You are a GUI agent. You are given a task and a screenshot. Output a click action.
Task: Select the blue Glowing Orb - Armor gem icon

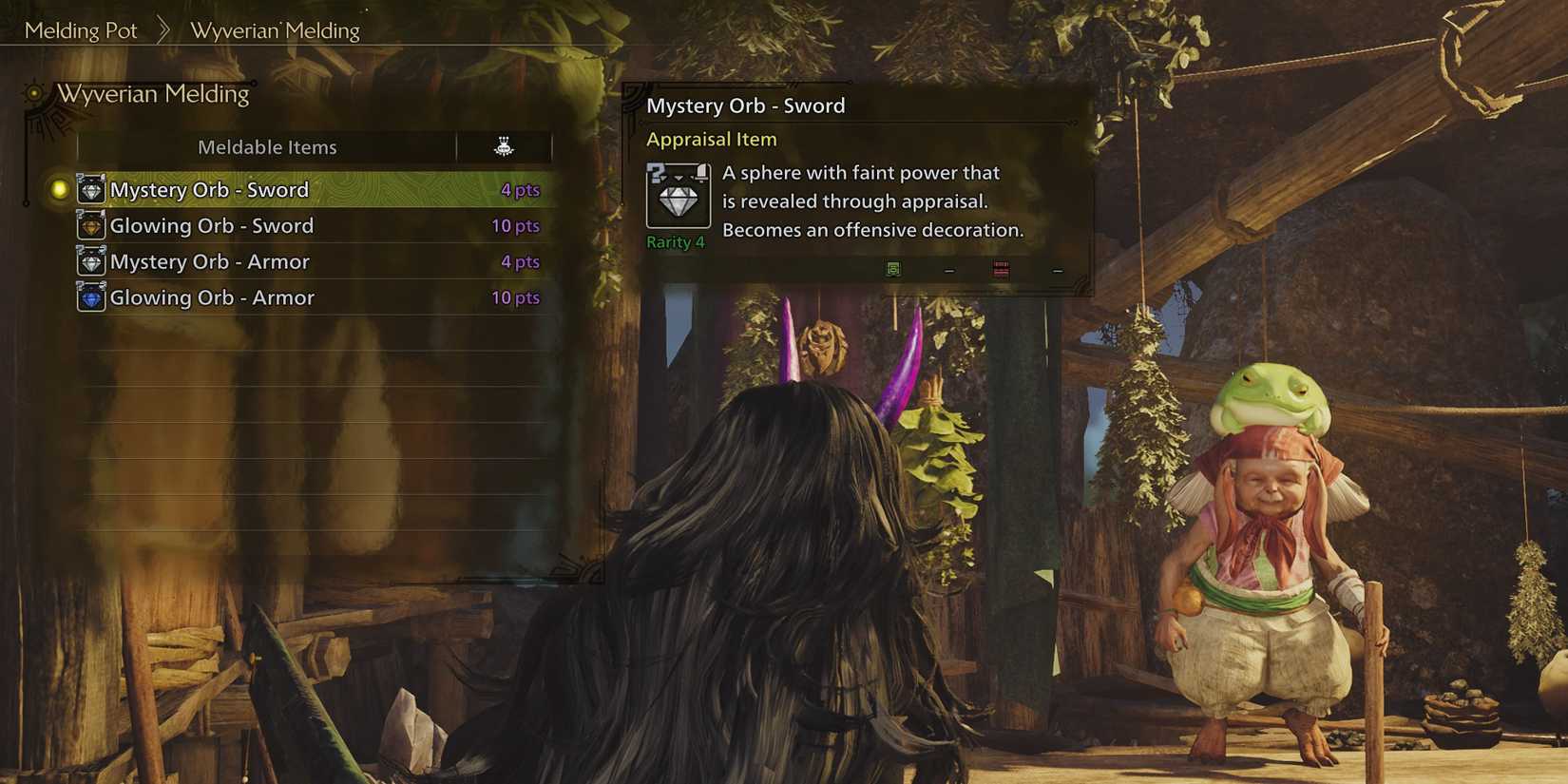pyautogui.click(x=90, y=297)
